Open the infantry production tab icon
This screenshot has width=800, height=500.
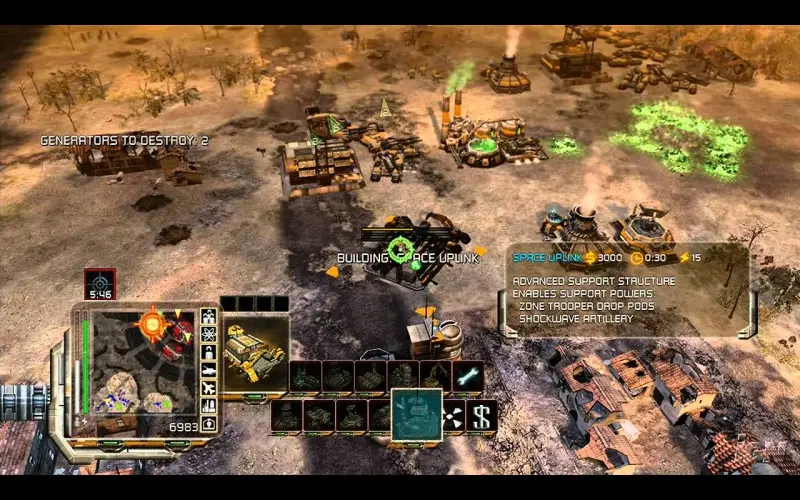(x=209, y=354)
